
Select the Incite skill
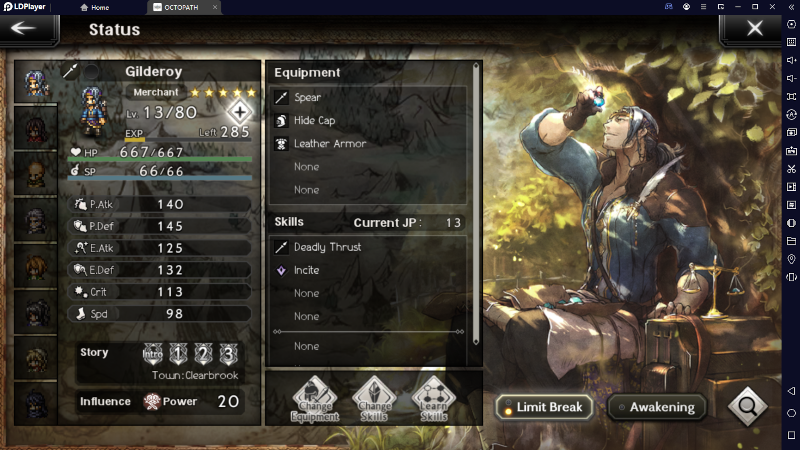point(368,270)
